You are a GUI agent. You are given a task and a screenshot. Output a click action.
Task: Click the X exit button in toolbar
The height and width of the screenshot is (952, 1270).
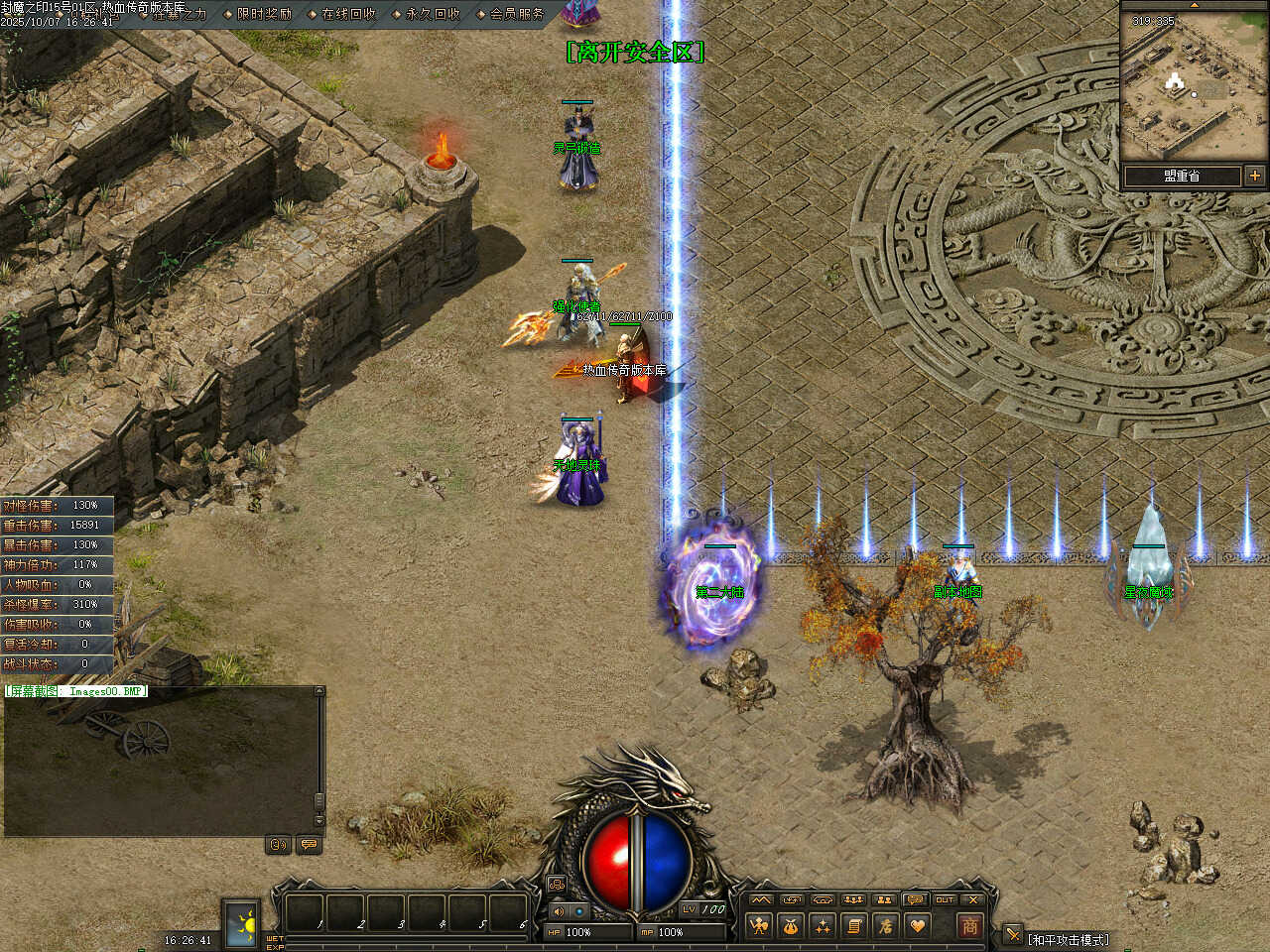click(973, 899)
